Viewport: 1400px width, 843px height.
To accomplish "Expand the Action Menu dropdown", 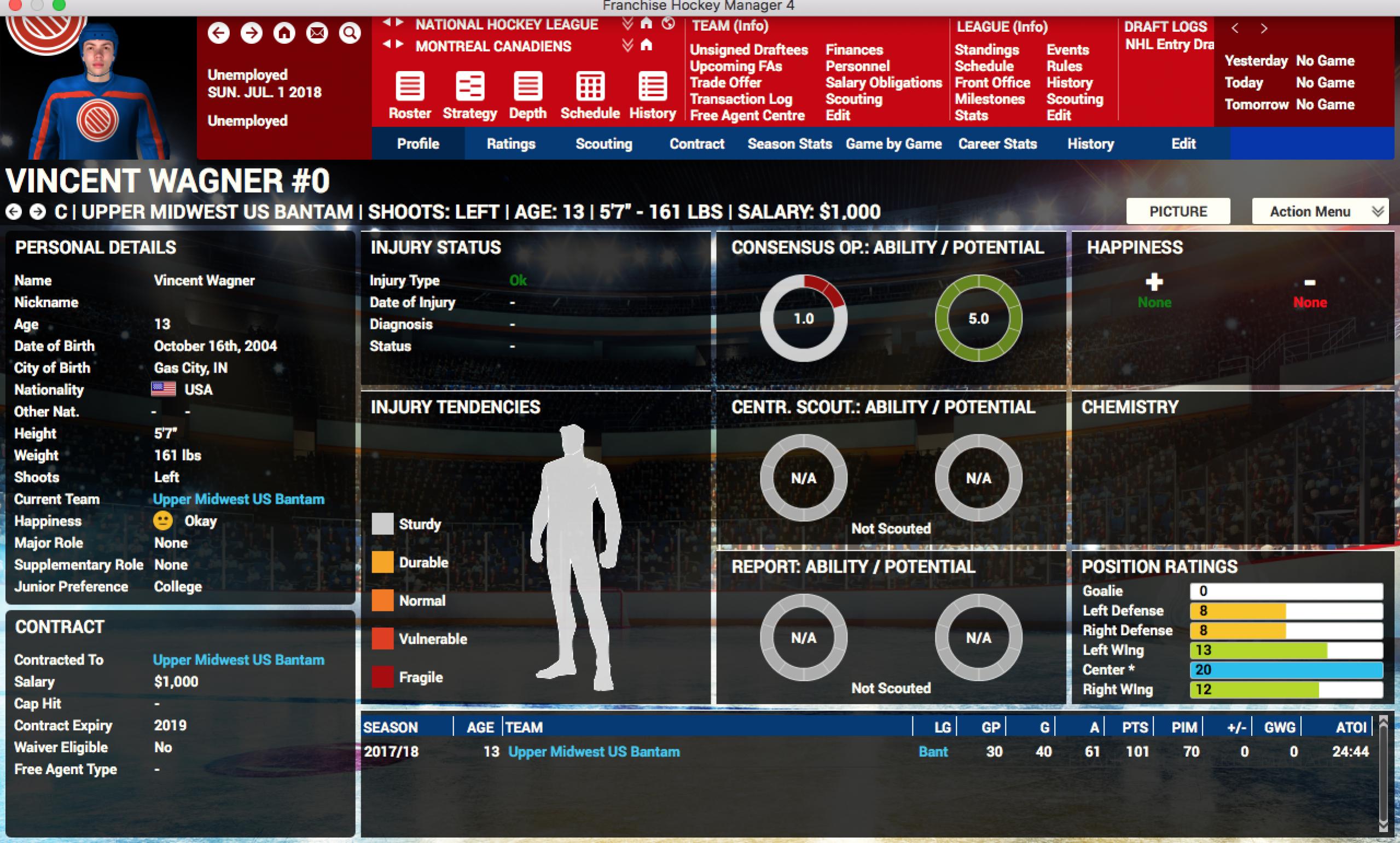I will pos(1321,211).
